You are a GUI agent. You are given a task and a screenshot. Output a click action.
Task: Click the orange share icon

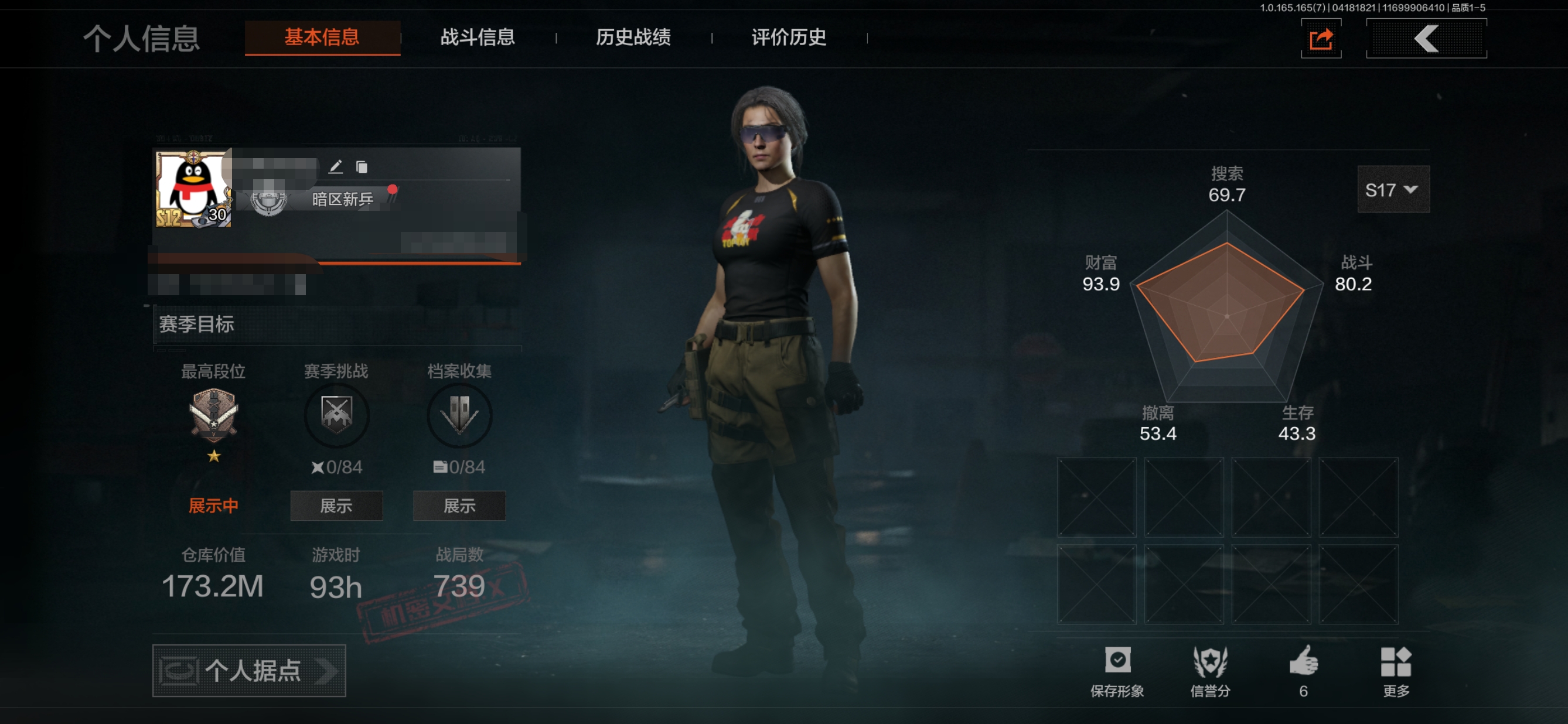[1321, 40]
